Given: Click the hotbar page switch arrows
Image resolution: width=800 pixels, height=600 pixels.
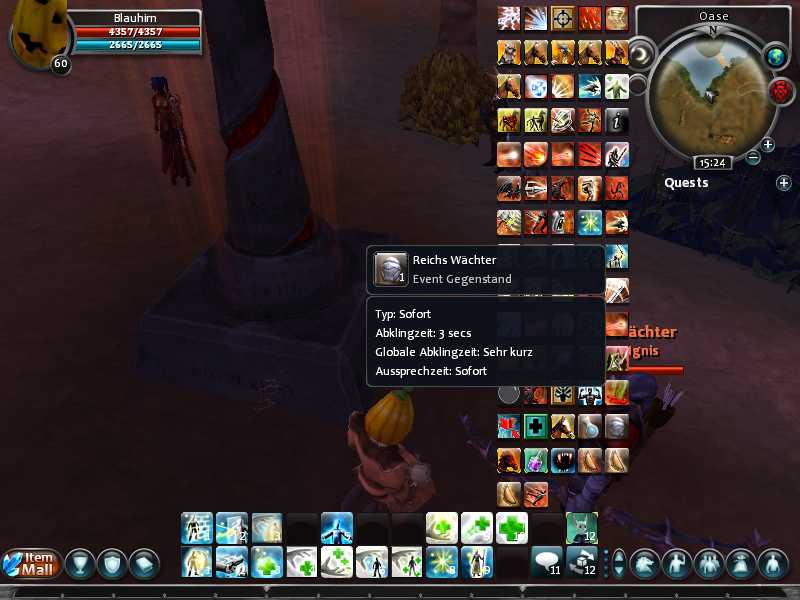Looking at the screenshot, I should (618, 563).
